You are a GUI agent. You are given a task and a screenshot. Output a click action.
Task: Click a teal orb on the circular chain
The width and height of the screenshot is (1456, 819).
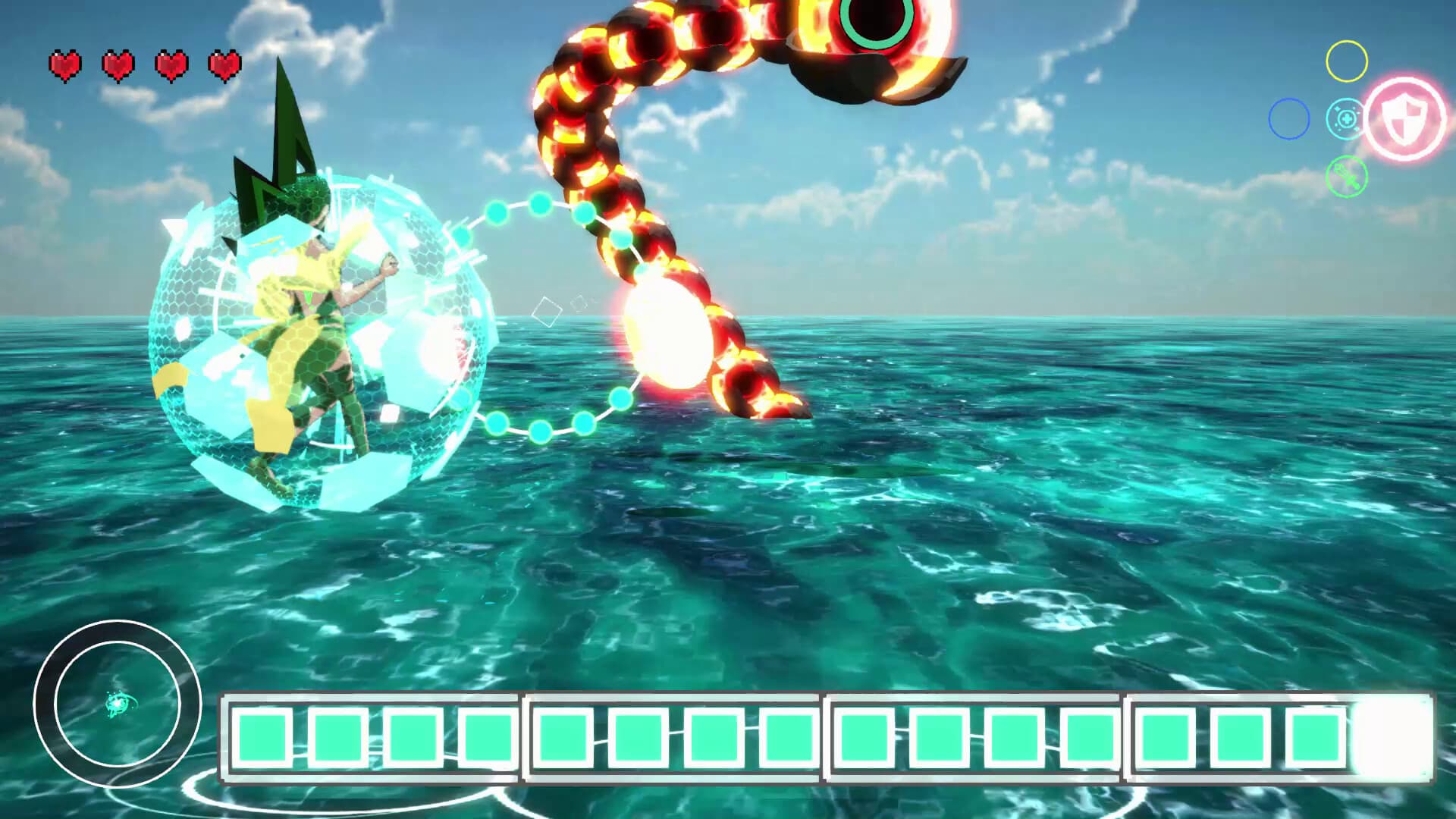tap(540, 205)
